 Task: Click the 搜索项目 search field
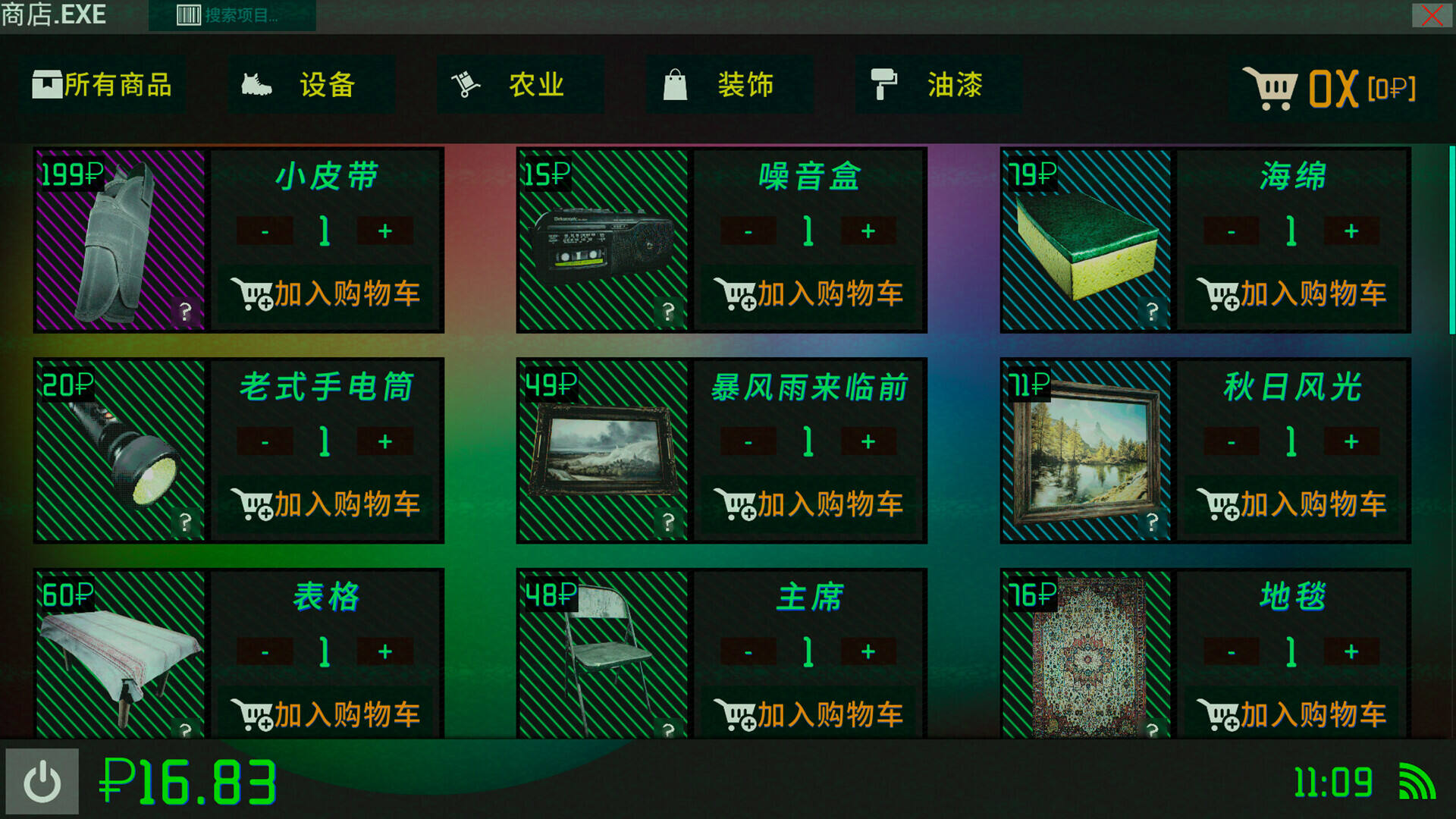point(243,14)
